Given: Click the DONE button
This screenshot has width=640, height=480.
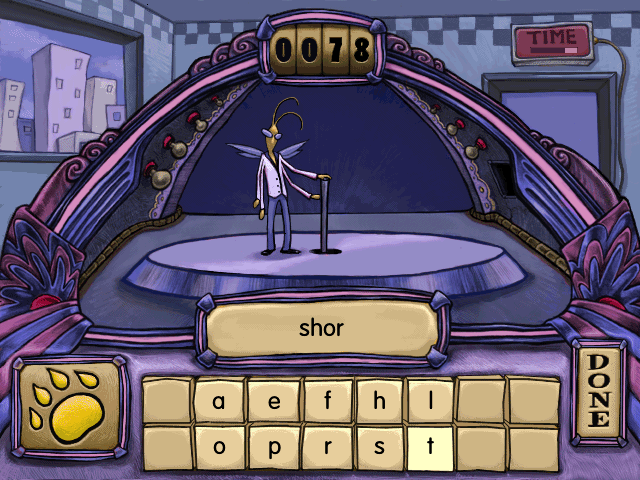Looking at the screenshot, I should [598, 391].
